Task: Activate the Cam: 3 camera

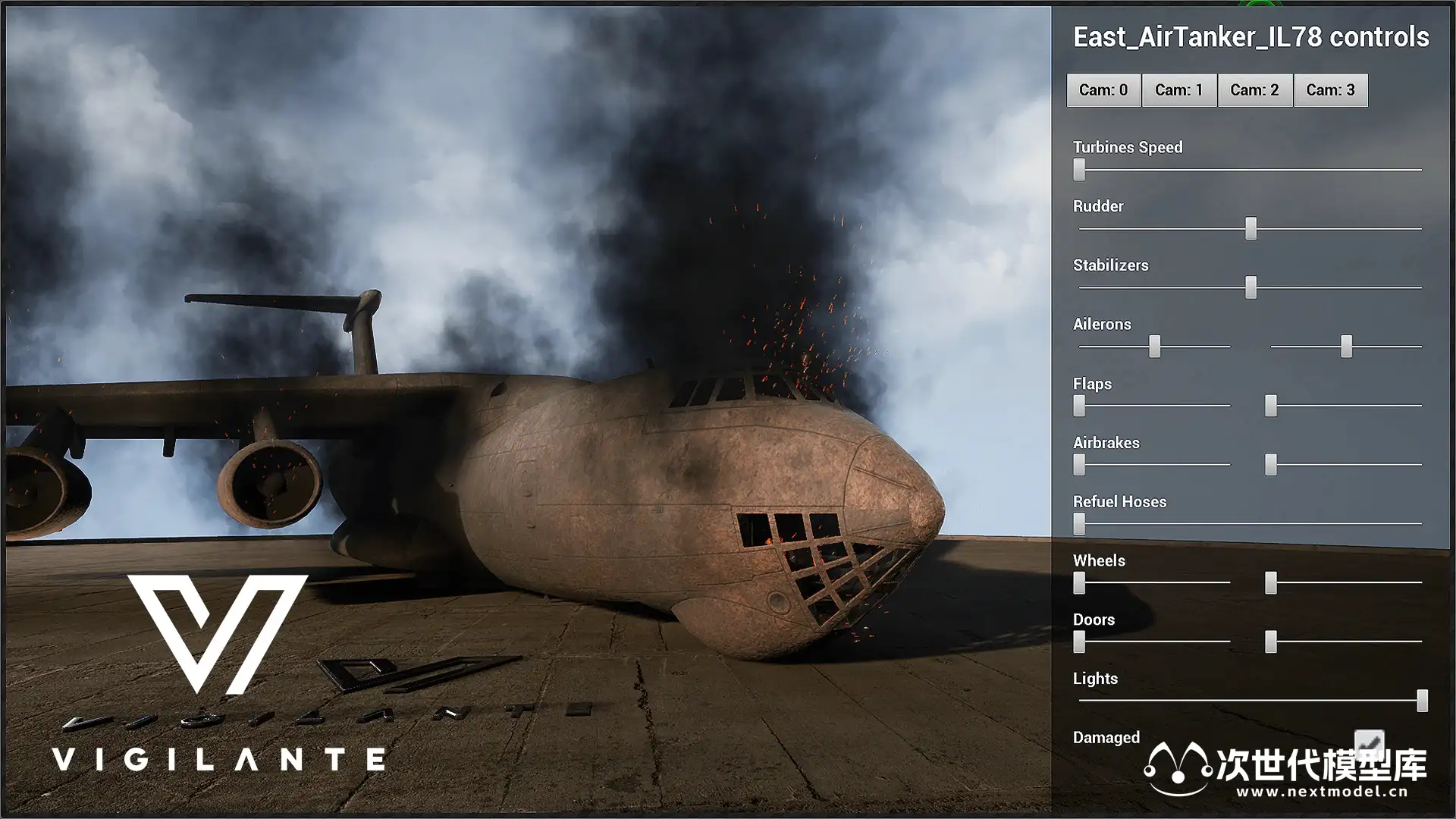Action: click(1330, 90)
